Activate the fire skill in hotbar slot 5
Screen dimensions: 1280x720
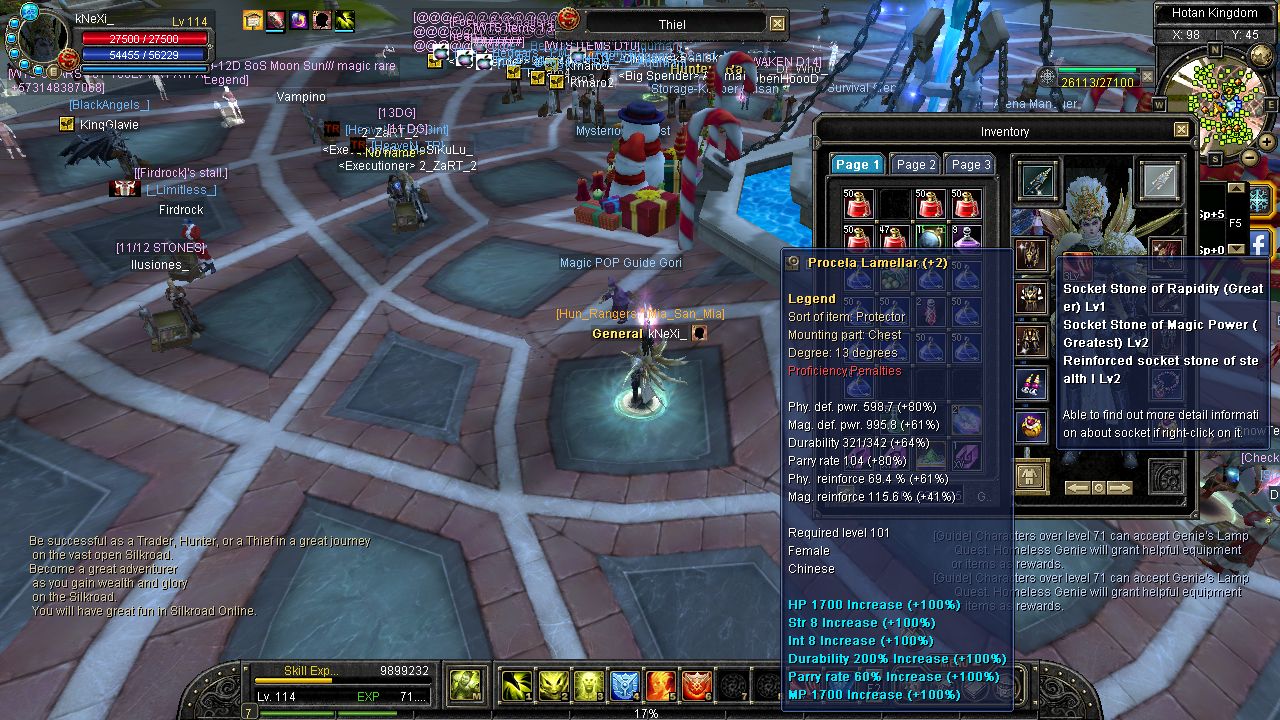pos(661,685)
